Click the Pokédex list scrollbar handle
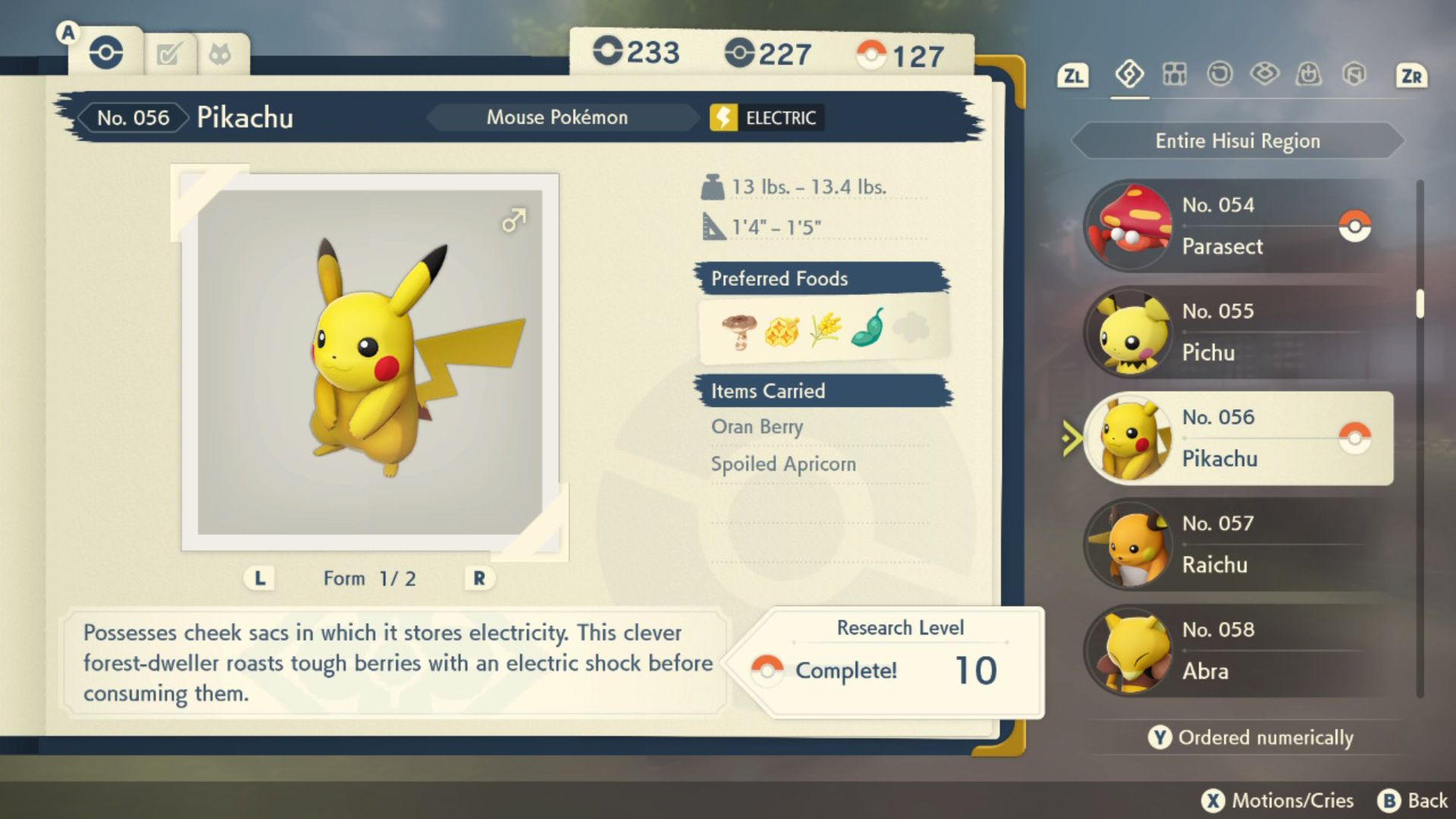This screenshot has width=1456, height=819. click(1420, 304)
